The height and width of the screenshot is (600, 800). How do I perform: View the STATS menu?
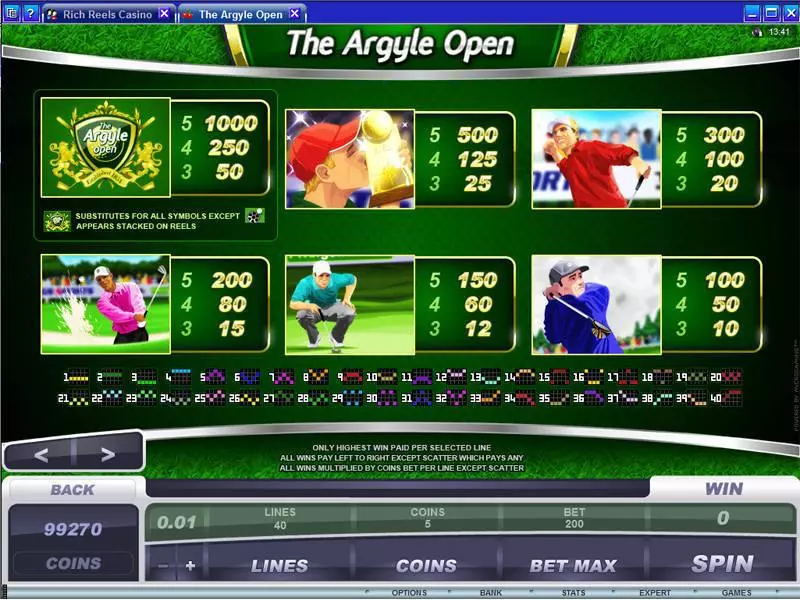point(572,593)
